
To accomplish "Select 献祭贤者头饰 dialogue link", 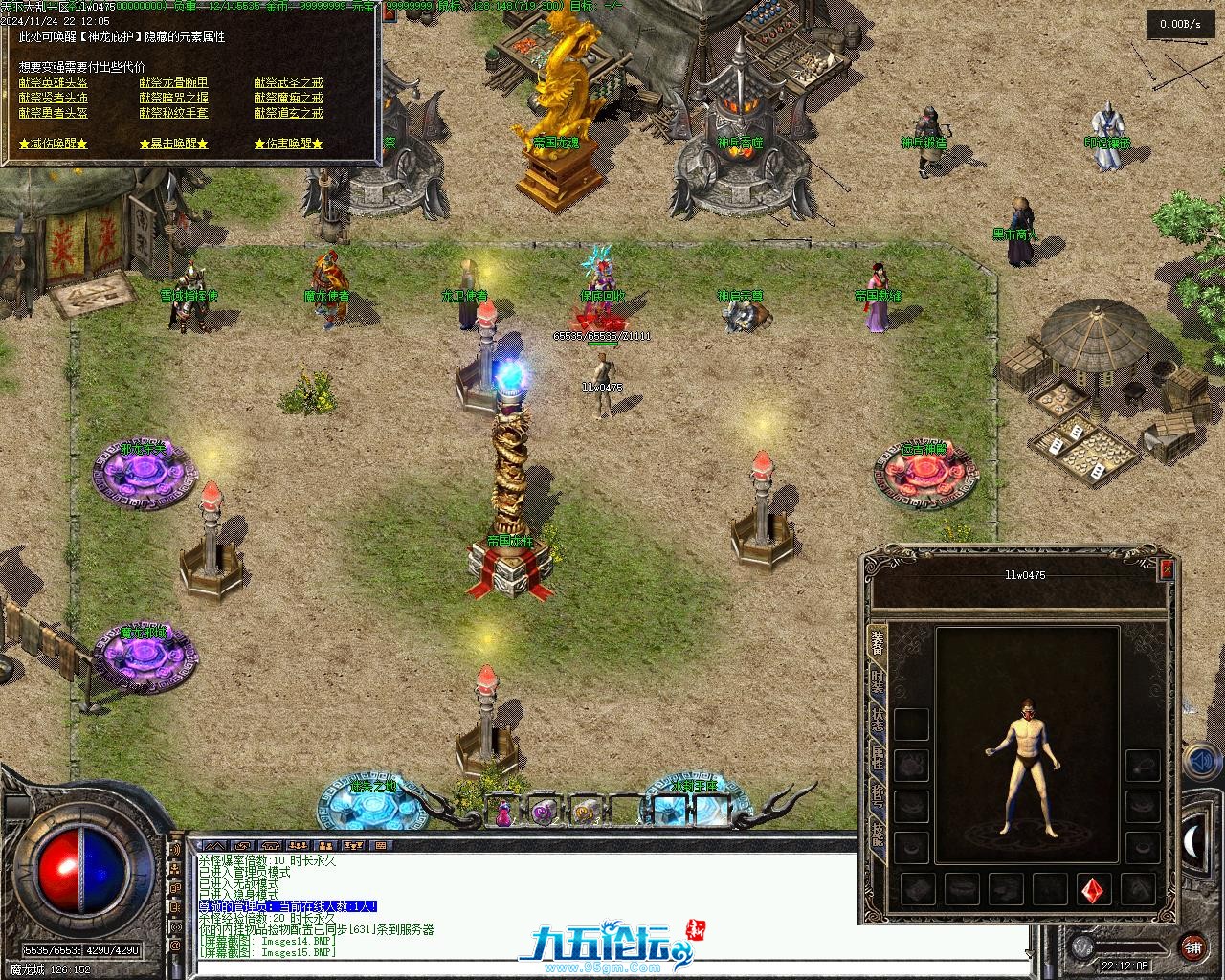I will tap(53, 98).
